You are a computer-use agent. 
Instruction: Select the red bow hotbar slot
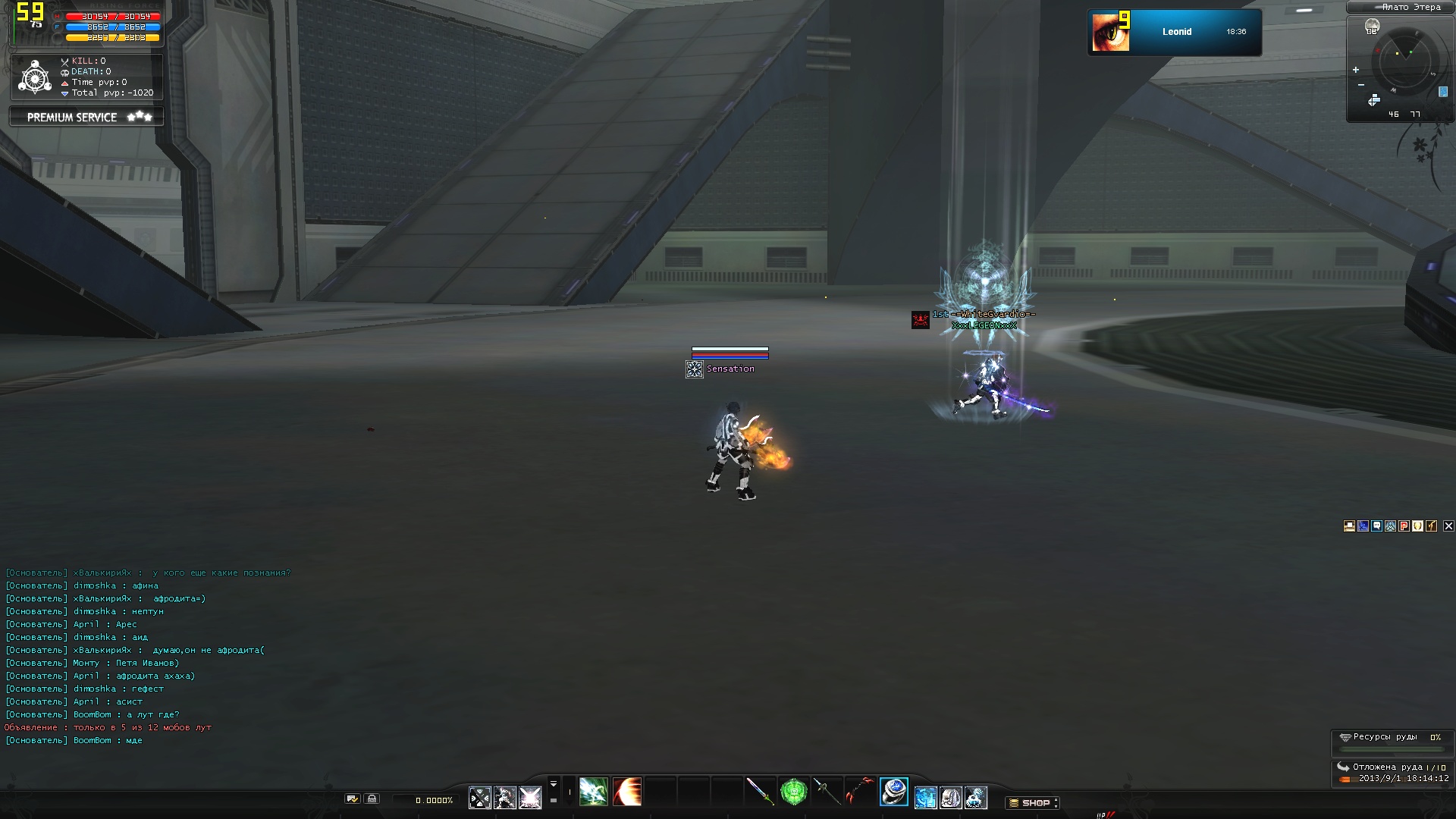tap(860, 792)
